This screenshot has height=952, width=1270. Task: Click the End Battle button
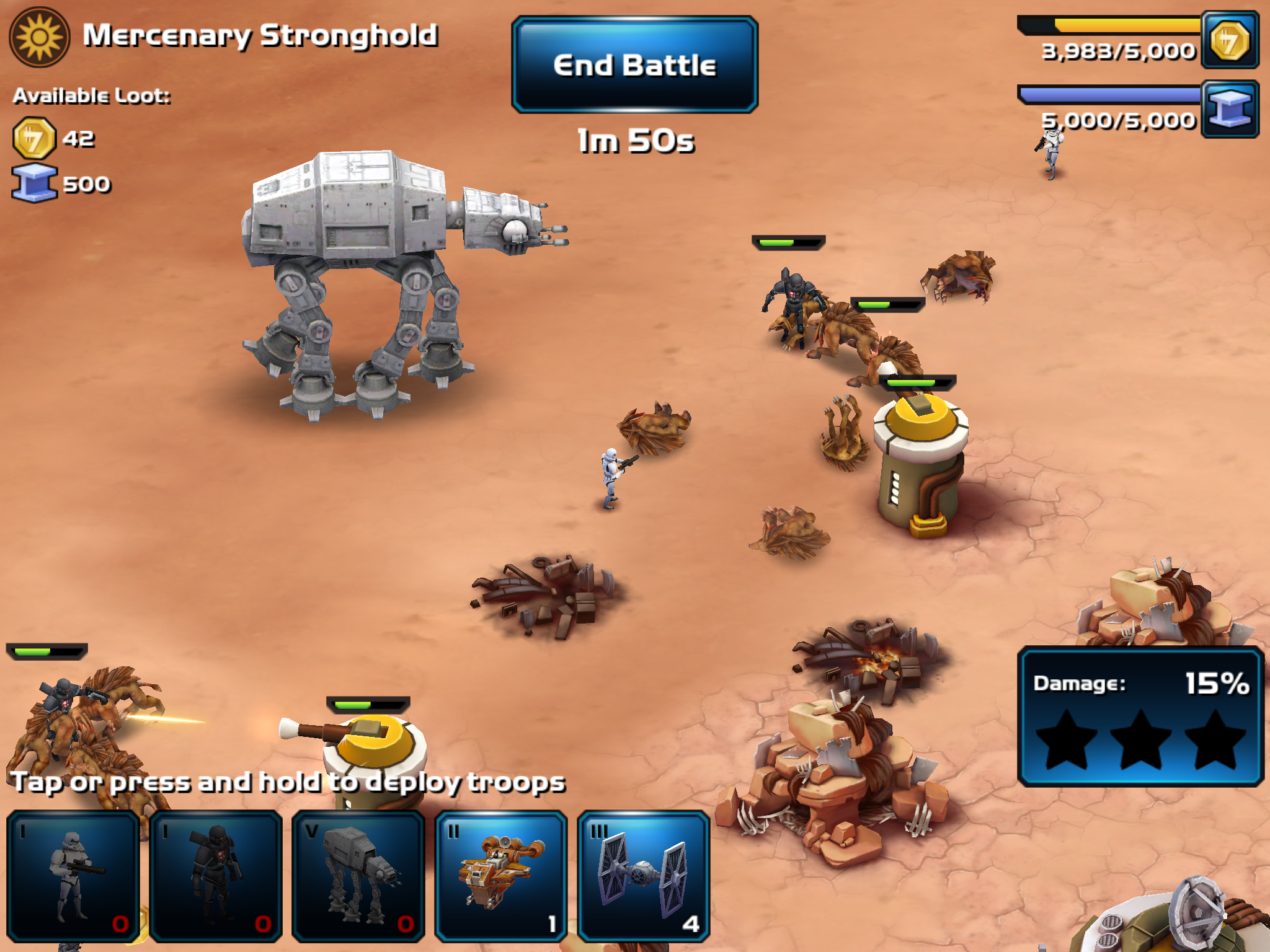click(x=634, y=65)
